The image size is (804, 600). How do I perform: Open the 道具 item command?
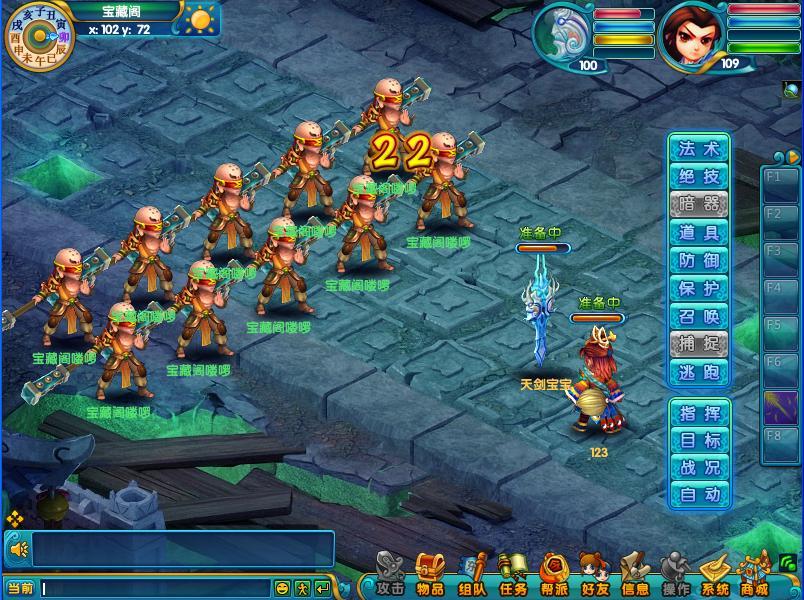point(699,233)
